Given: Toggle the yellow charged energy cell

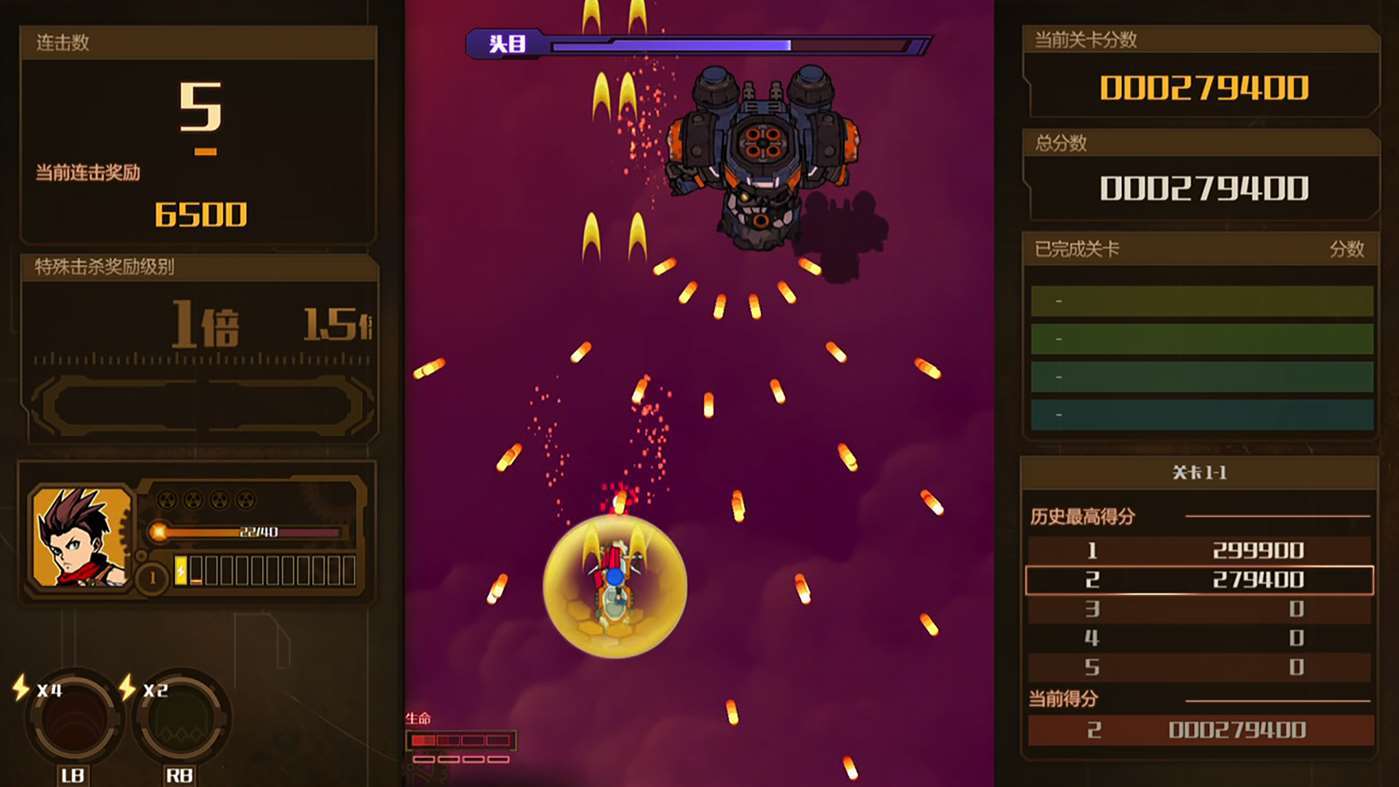Looking at the screenshot, I should coord(182,568).
